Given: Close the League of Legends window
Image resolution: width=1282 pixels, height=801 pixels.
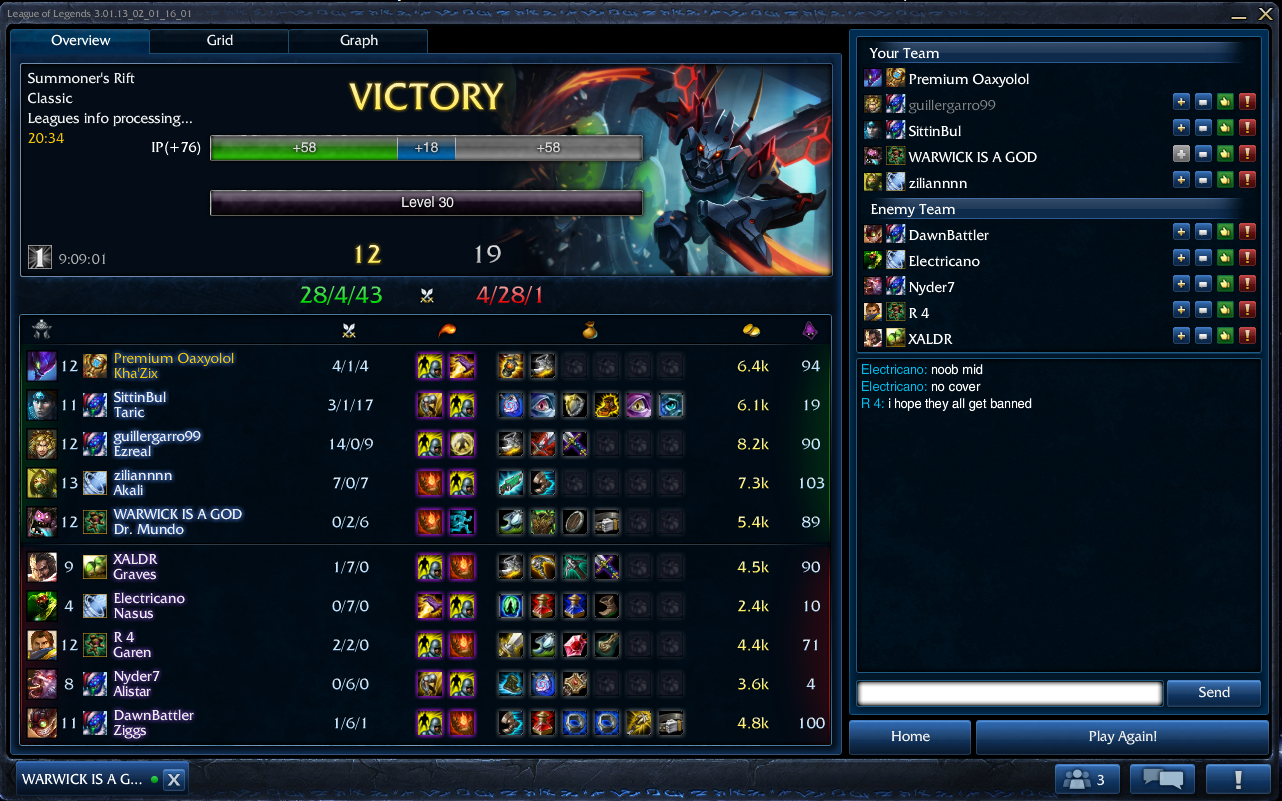Looking at the screenshot, I should tap(1265, 15).
